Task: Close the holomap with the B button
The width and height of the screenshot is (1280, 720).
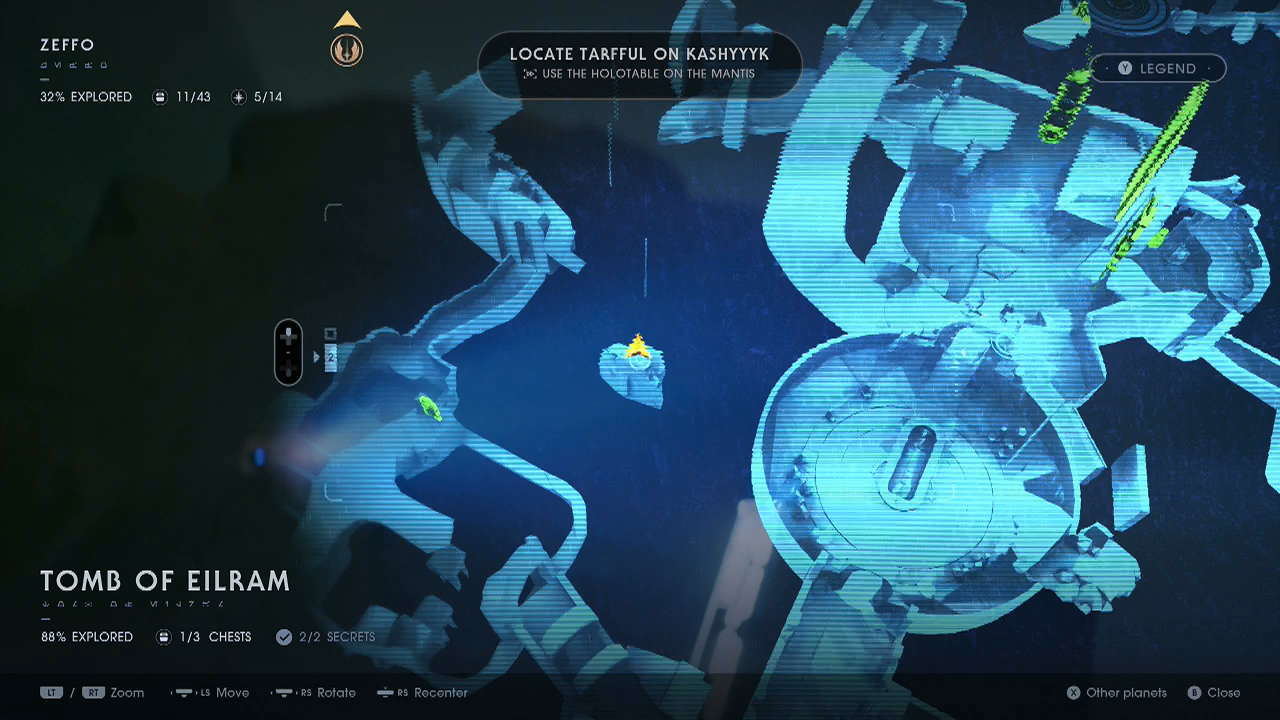Action: [1196, 692]
